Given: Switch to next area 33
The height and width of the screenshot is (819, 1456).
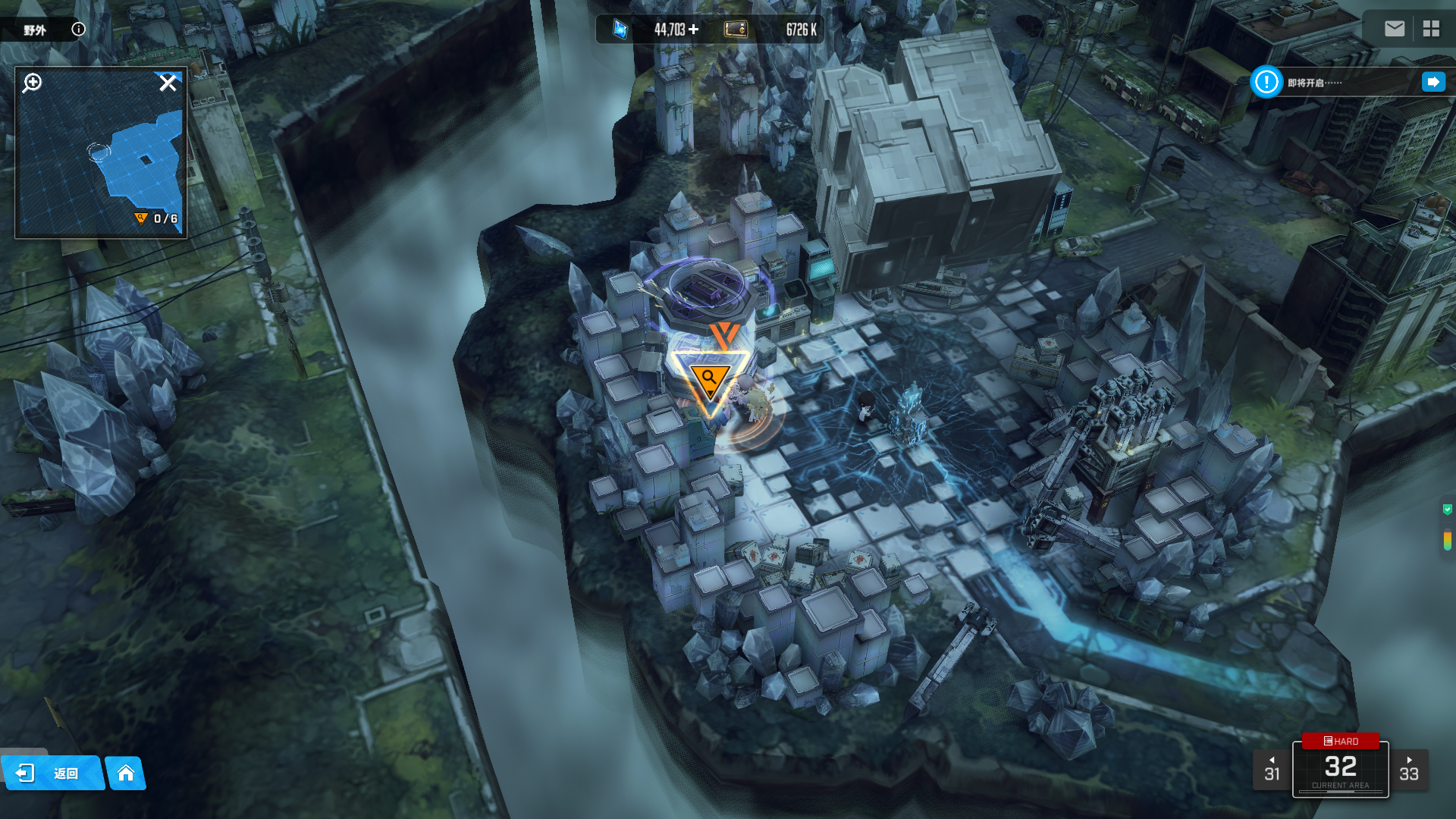Looking at the screenshot, I should 1409,770.
